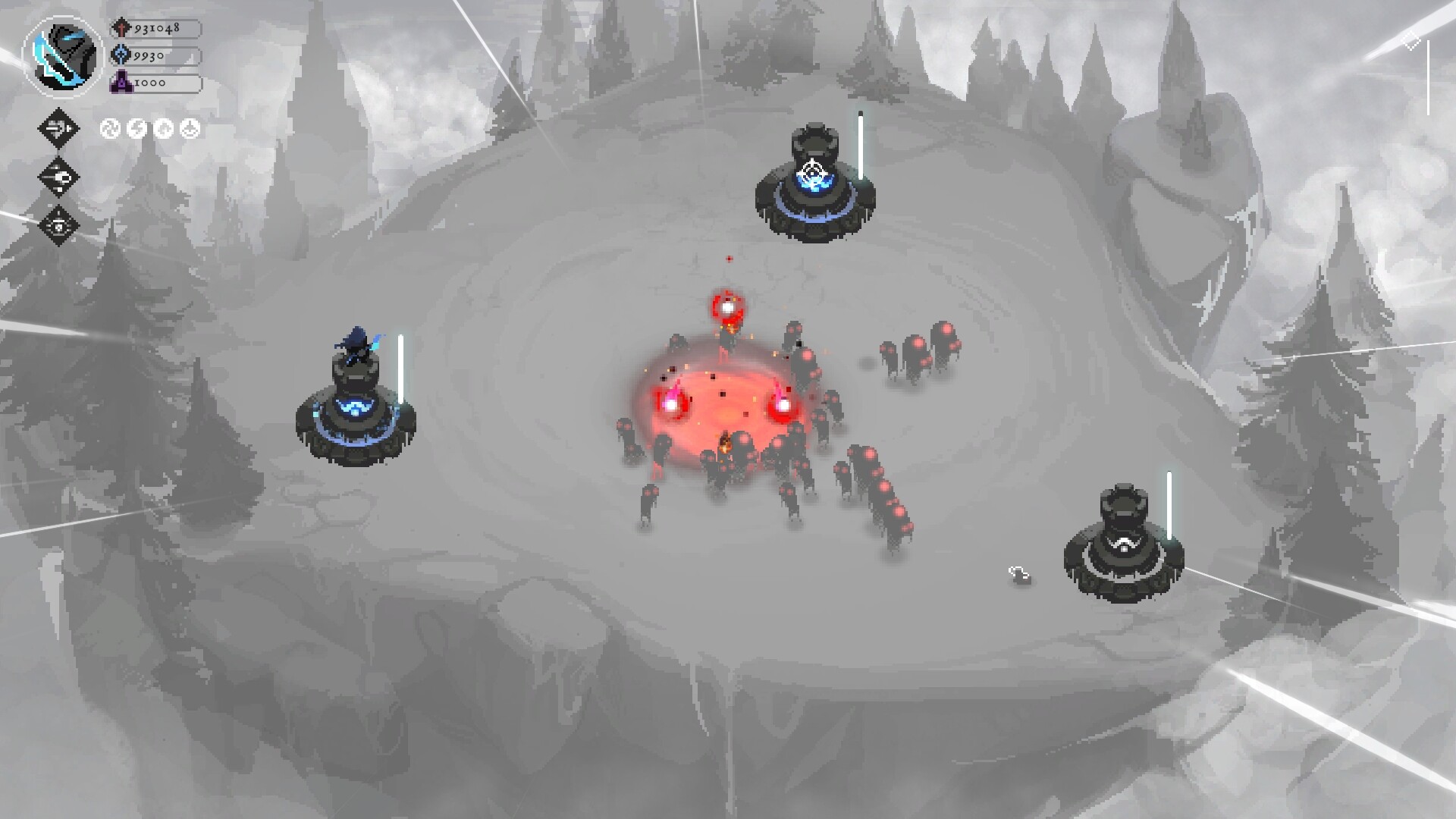The image size is (1456, 819).
Task: Click the lightning buff icon
Action: (135, 127)
